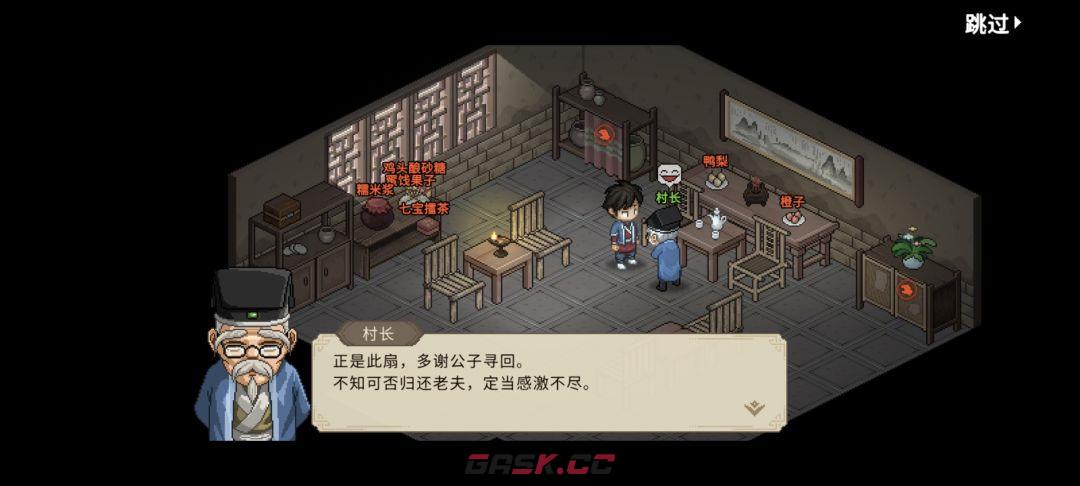The height and width of the screenshot is (486, 1080).
Task: Skip the cutscene with 跳过
Action: click(x=993, y=24)
